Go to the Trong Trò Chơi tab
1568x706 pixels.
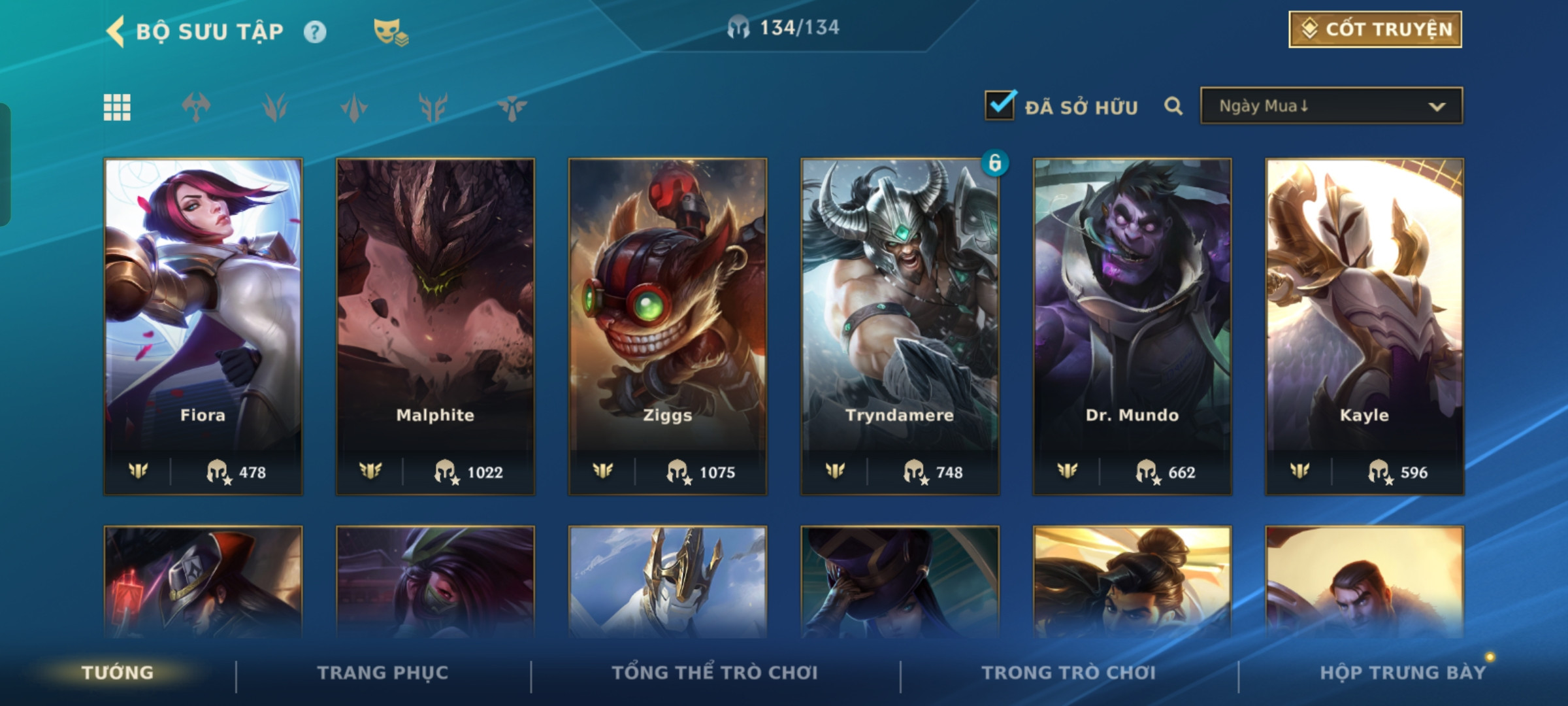(1069, 673)
